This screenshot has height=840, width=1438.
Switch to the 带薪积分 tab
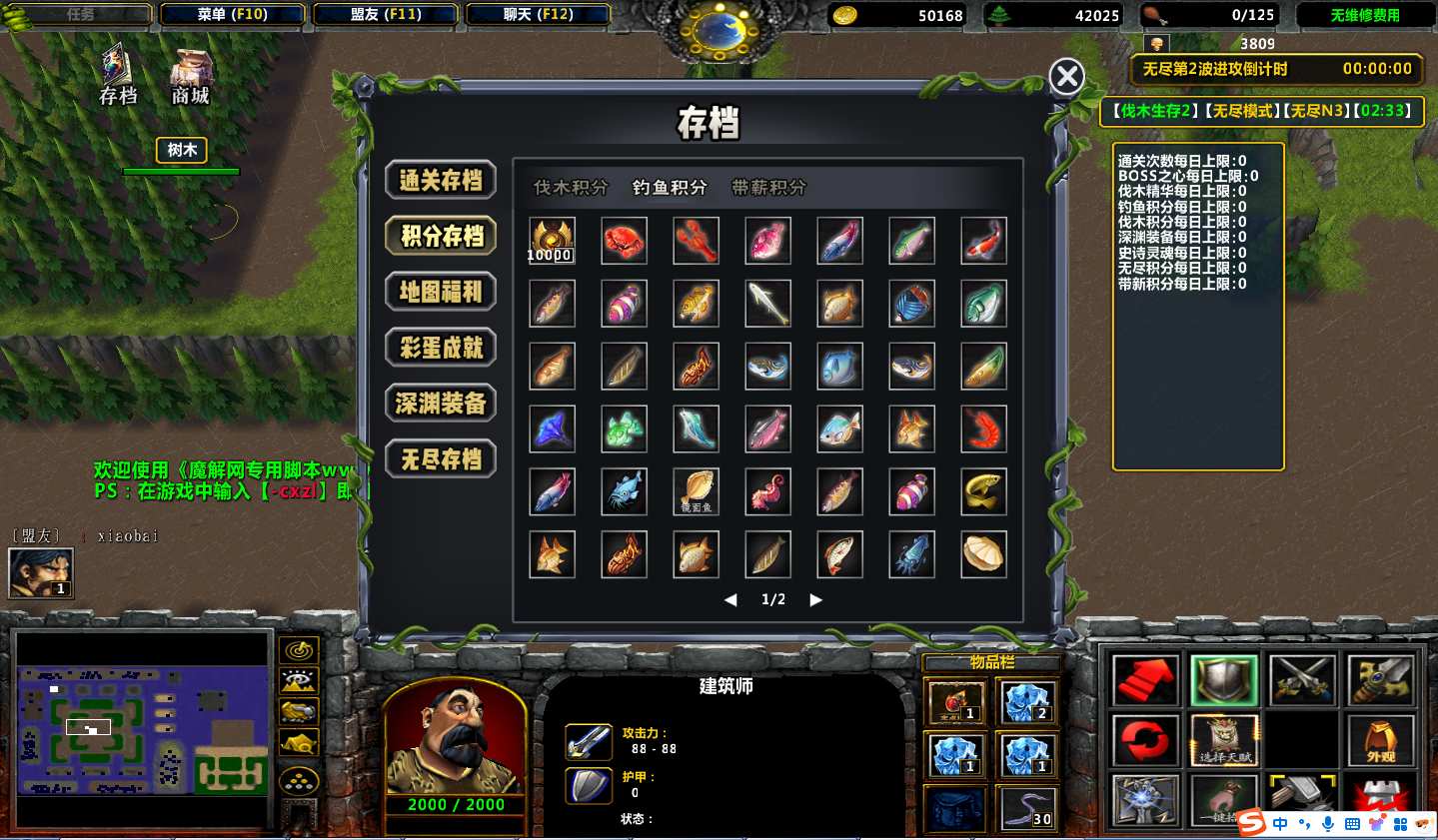click(768, 187)
